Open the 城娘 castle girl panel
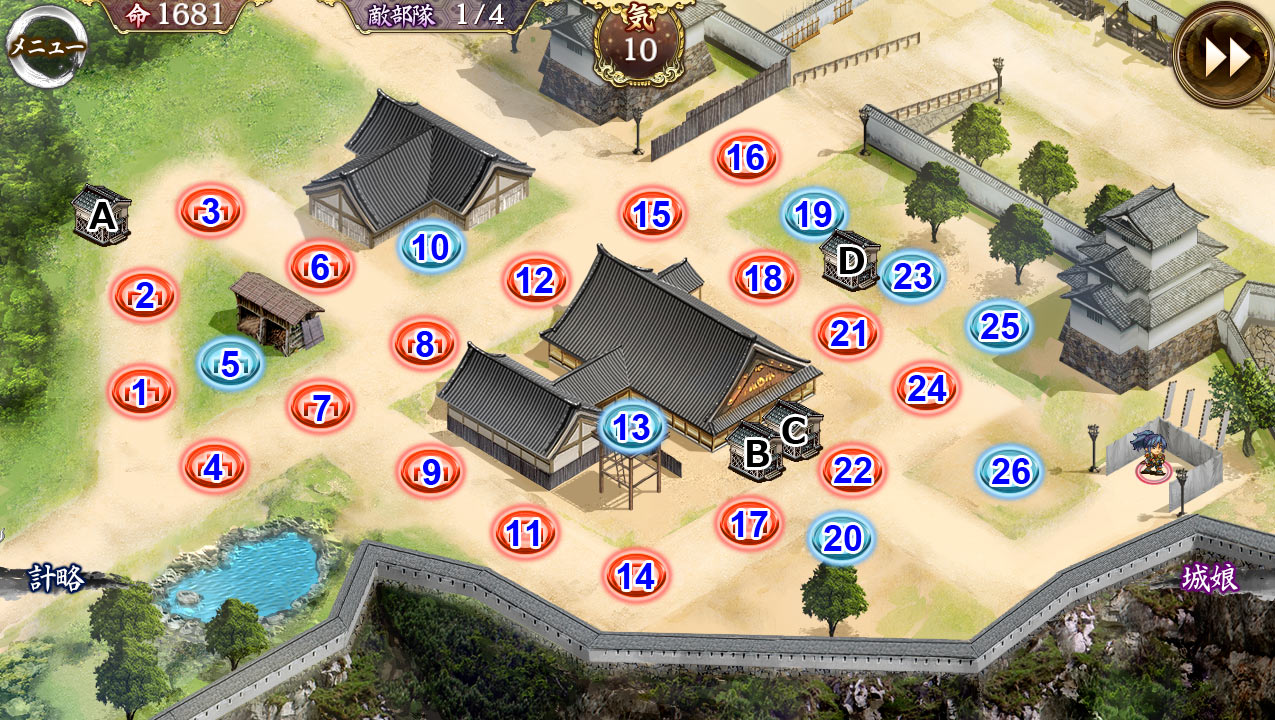 point(1209,578)
